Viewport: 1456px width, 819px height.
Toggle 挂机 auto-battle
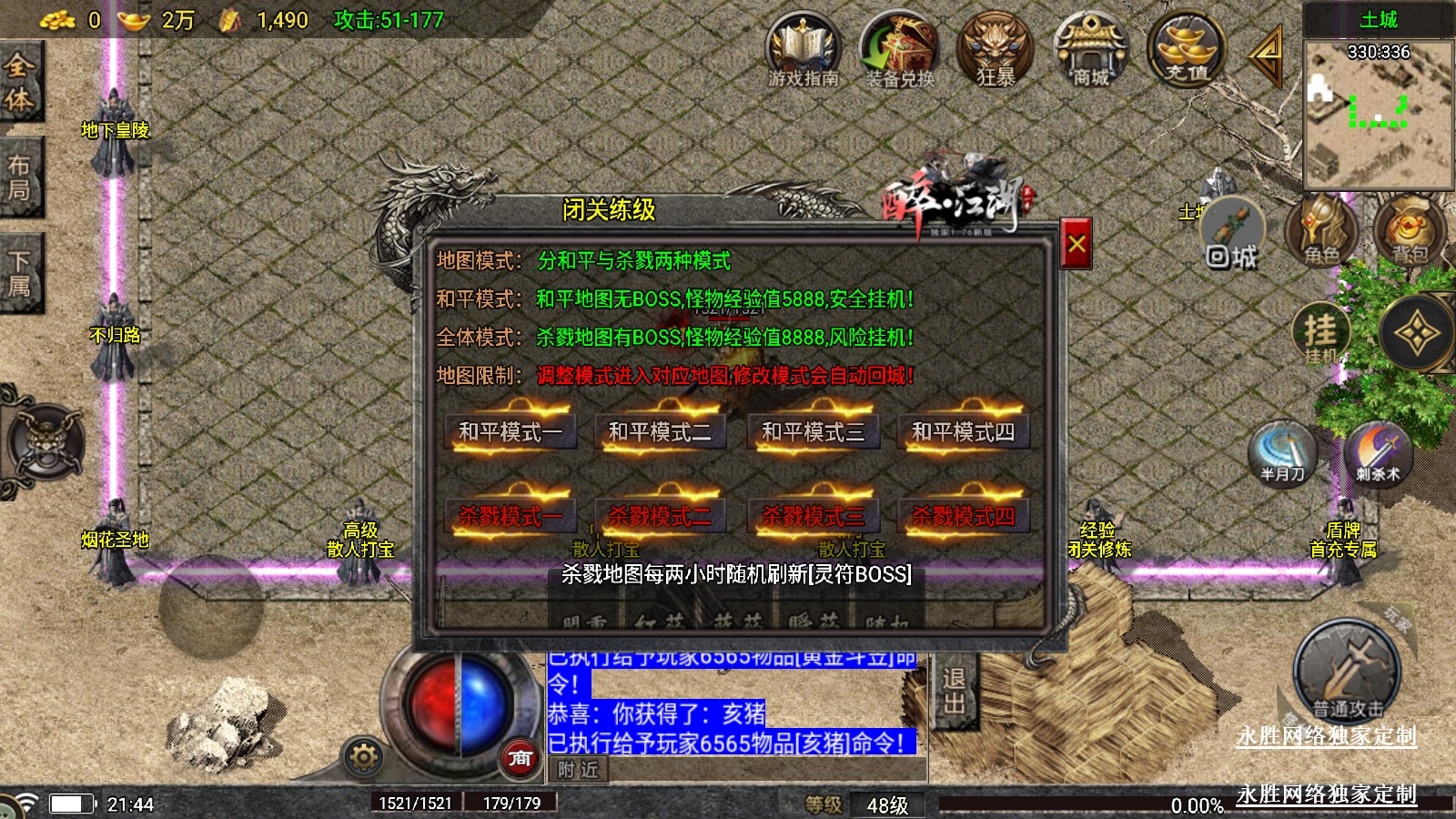coord(1321,334)
